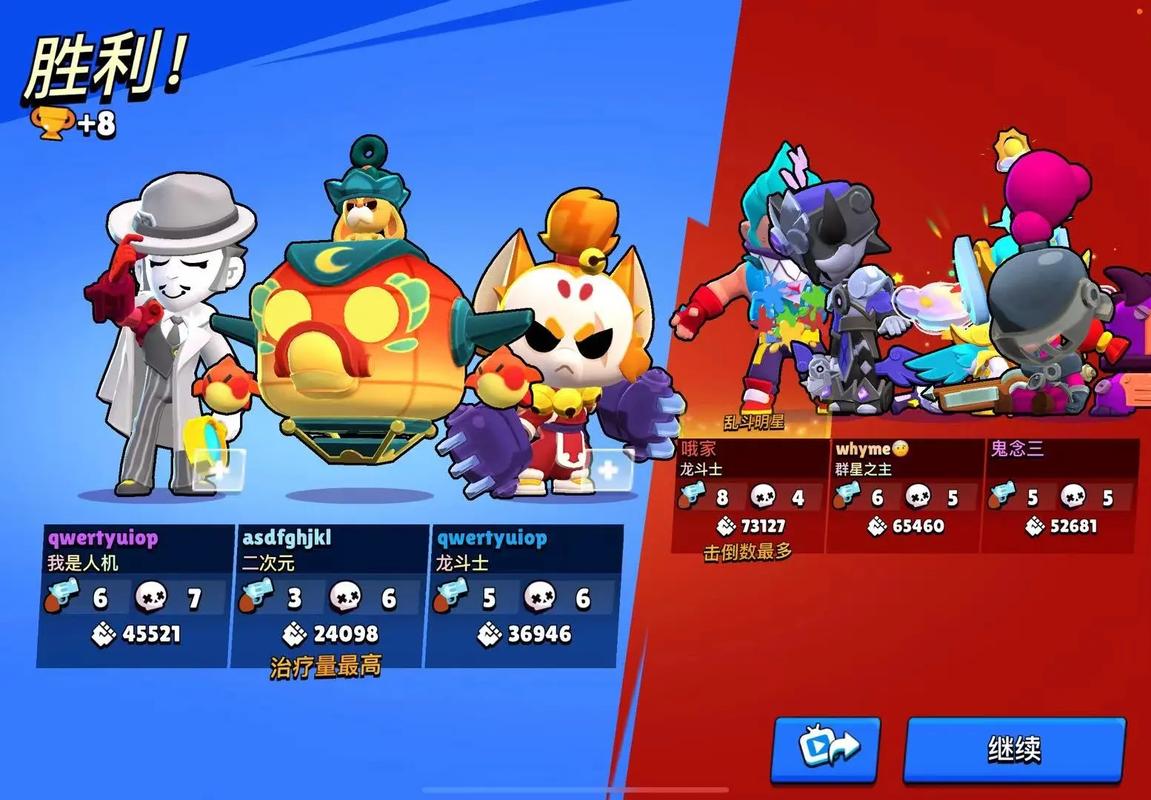This screenshot has height=800, width=1151.
Task: Select asdfghjkl's player stats card
Action: pyautogui.click(x=331, y=595)
